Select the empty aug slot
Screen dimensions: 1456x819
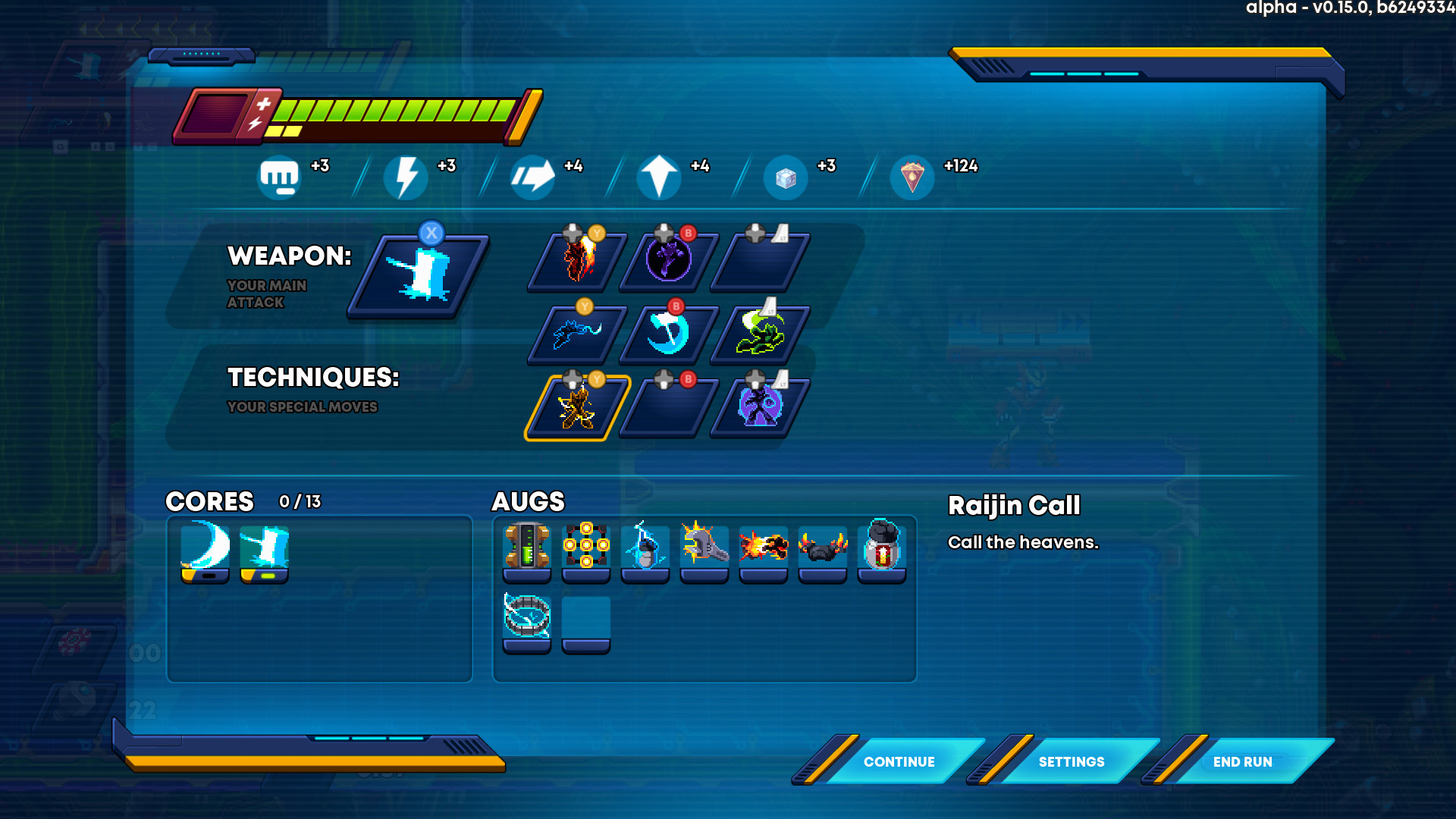585,616
